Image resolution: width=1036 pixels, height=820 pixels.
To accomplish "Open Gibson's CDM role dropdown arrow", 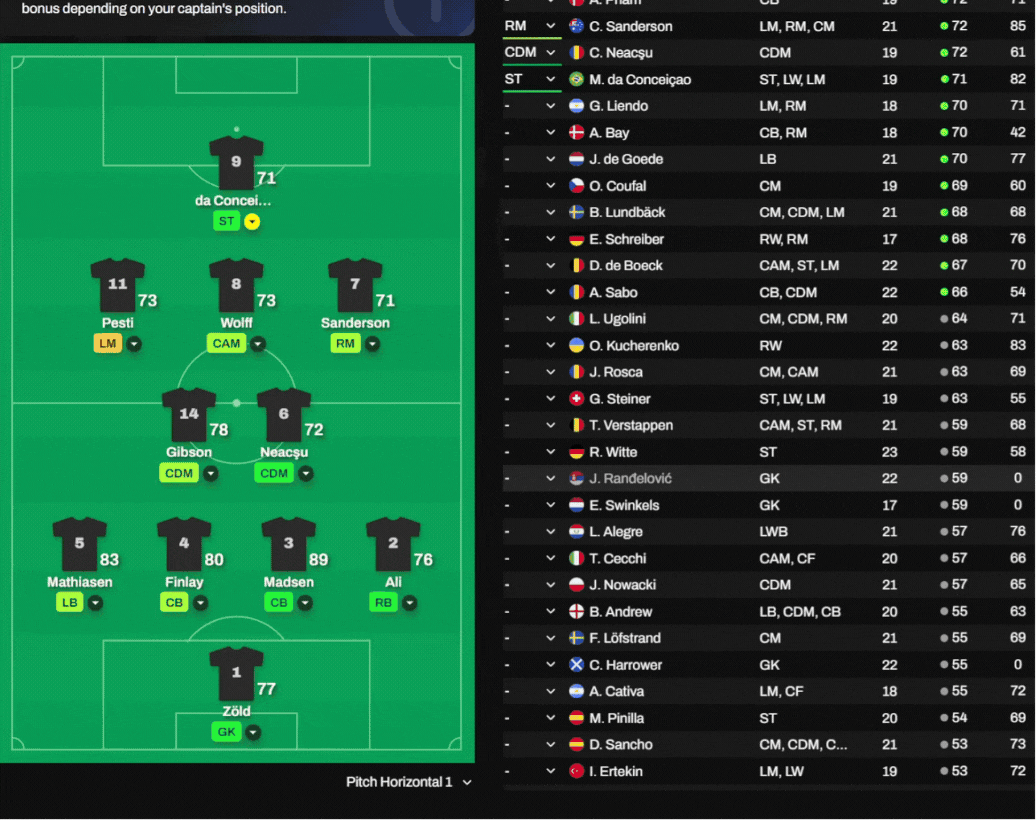I will point(211,473).
